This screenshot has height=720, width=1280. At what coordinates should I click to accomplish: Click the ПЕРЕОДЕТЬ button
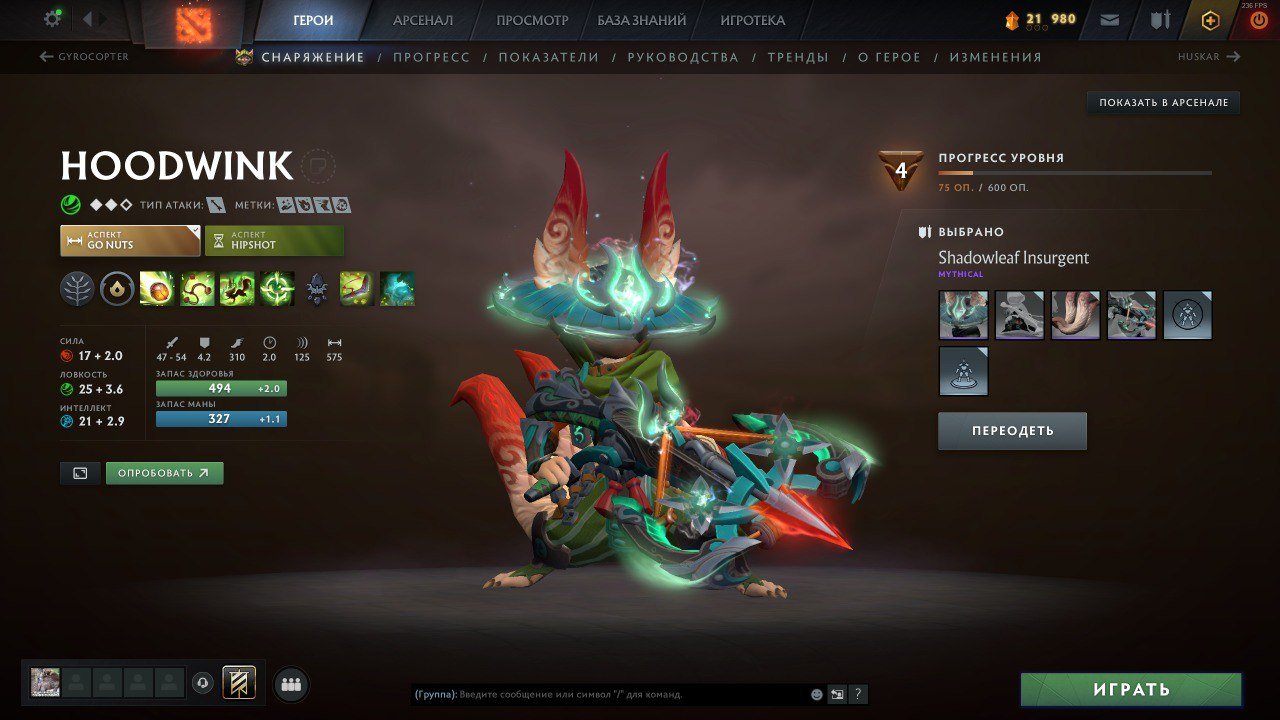[x=1012, y=430]
